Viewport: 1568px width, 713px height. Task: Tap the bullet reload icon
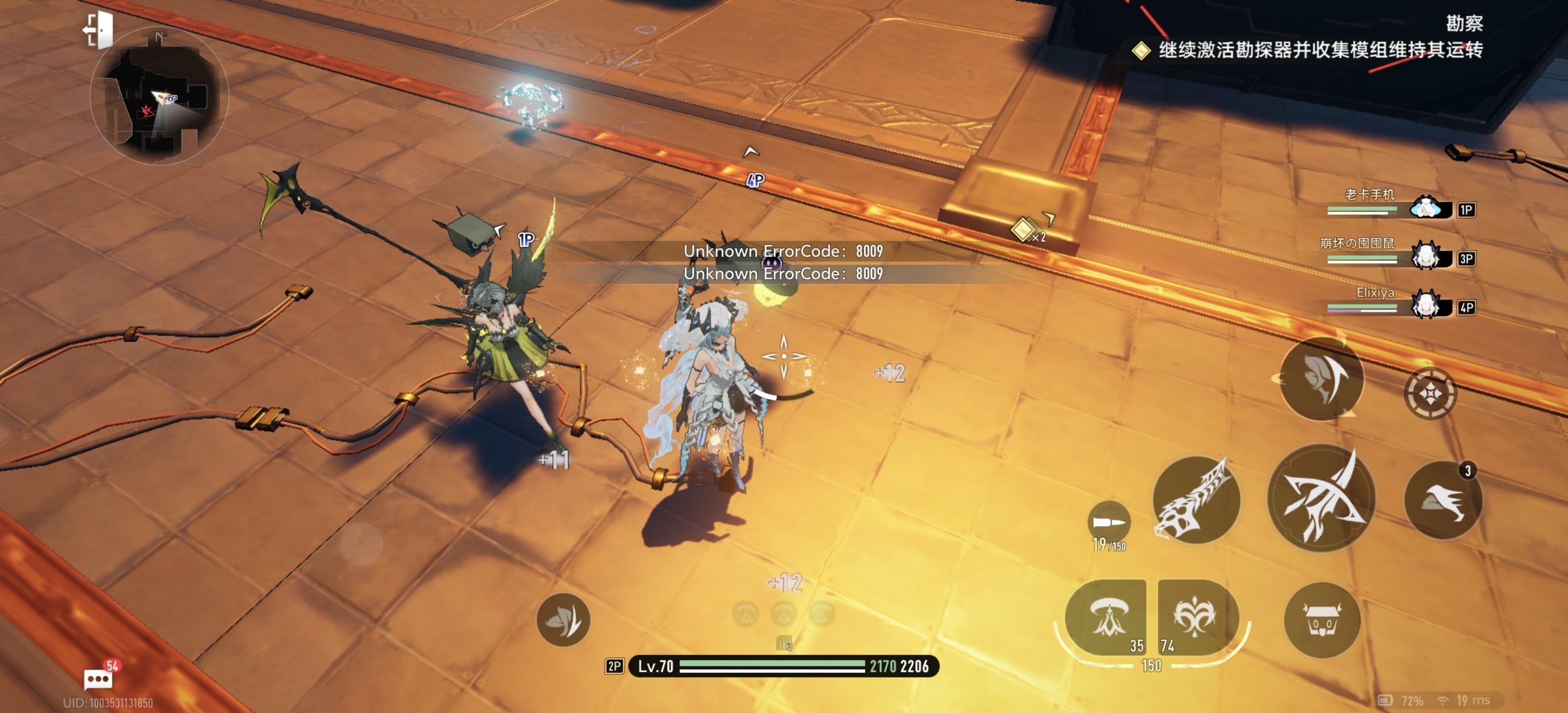click(1108, 522)
